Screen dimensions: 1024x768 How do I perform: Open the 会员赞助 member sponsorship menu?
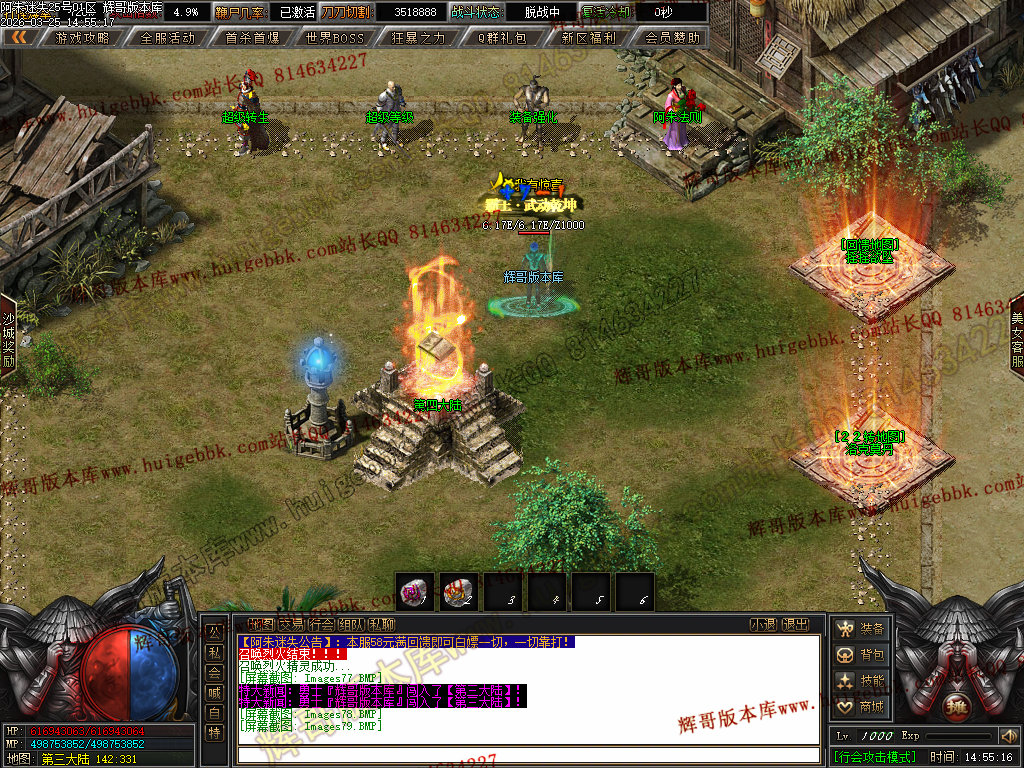pyautogui.click(x=672, y=38)
